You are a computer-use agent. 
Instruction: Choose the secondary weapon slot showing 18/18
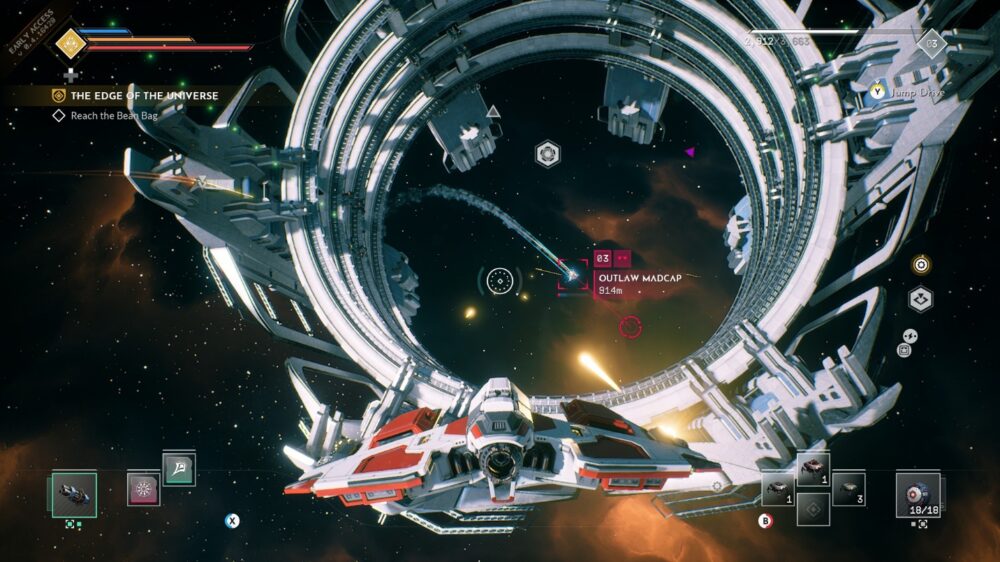pyautogui.click(x=917, y=493)
